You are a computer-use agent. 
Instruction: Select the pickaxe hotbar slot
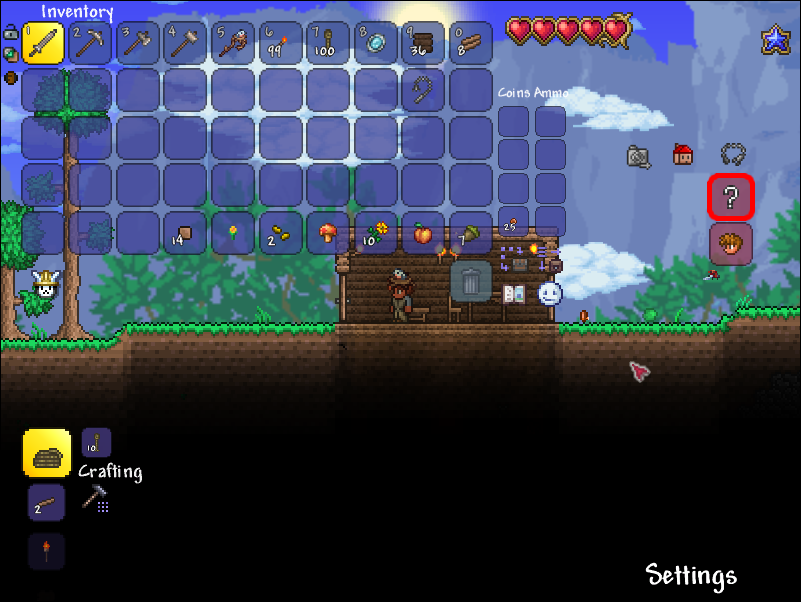click(x=91, y=43)
